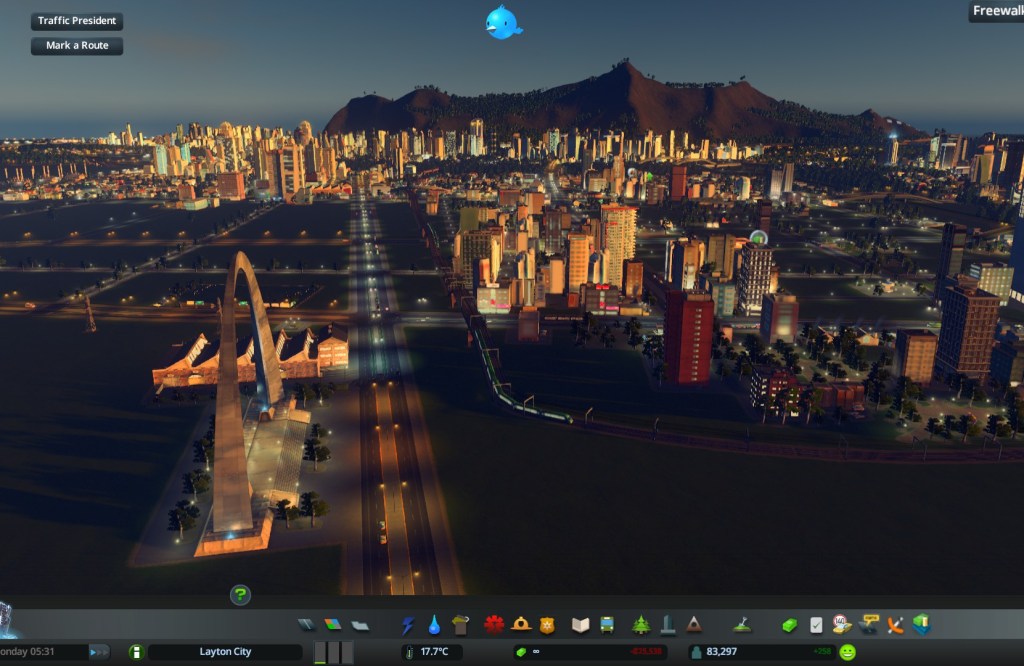Open the Public Transport bus menu
Viewport: 1024px width, 666px height.
(607, 625)
